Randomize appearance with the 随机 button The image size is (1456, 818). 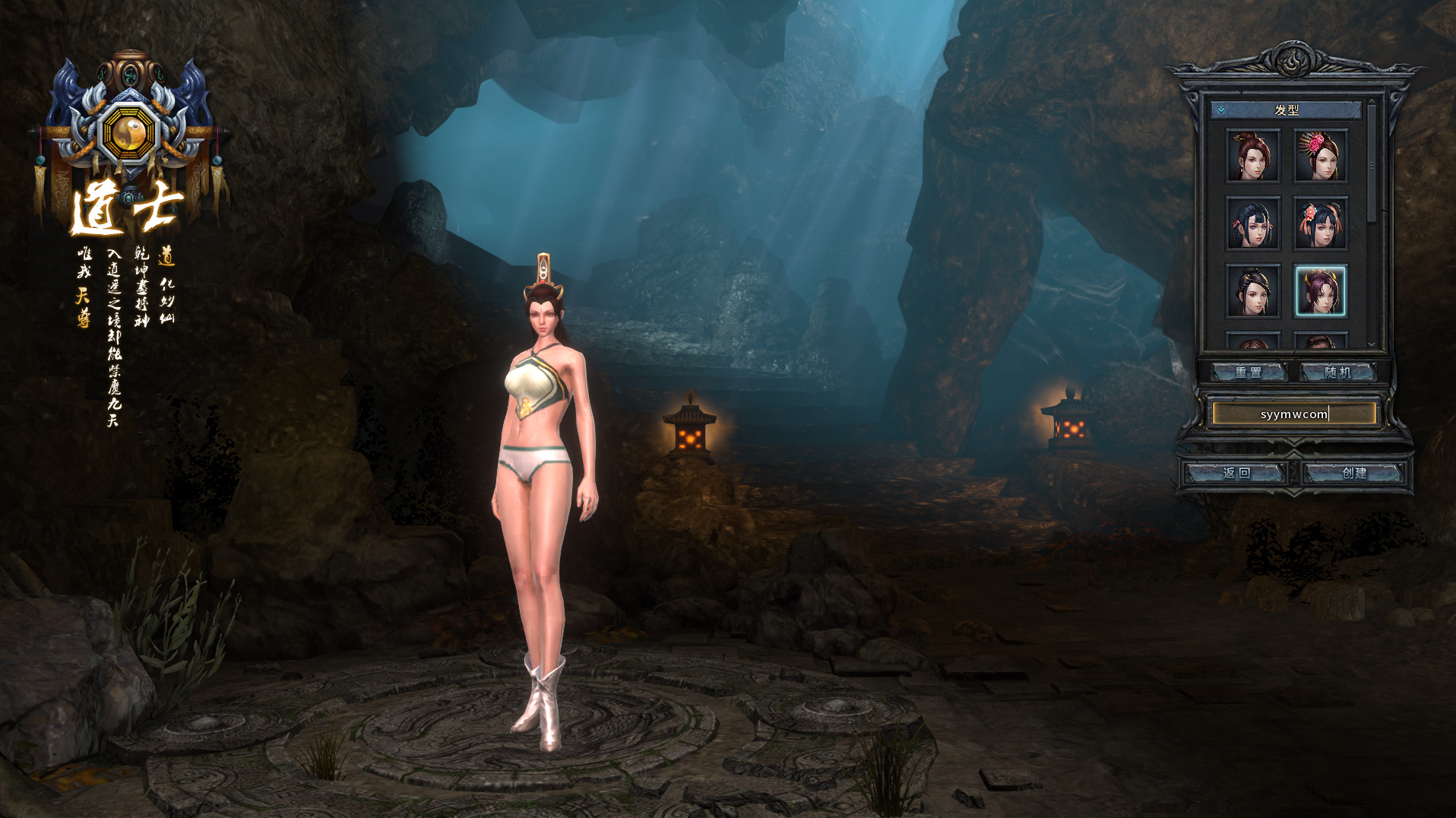click(1337, 372)
